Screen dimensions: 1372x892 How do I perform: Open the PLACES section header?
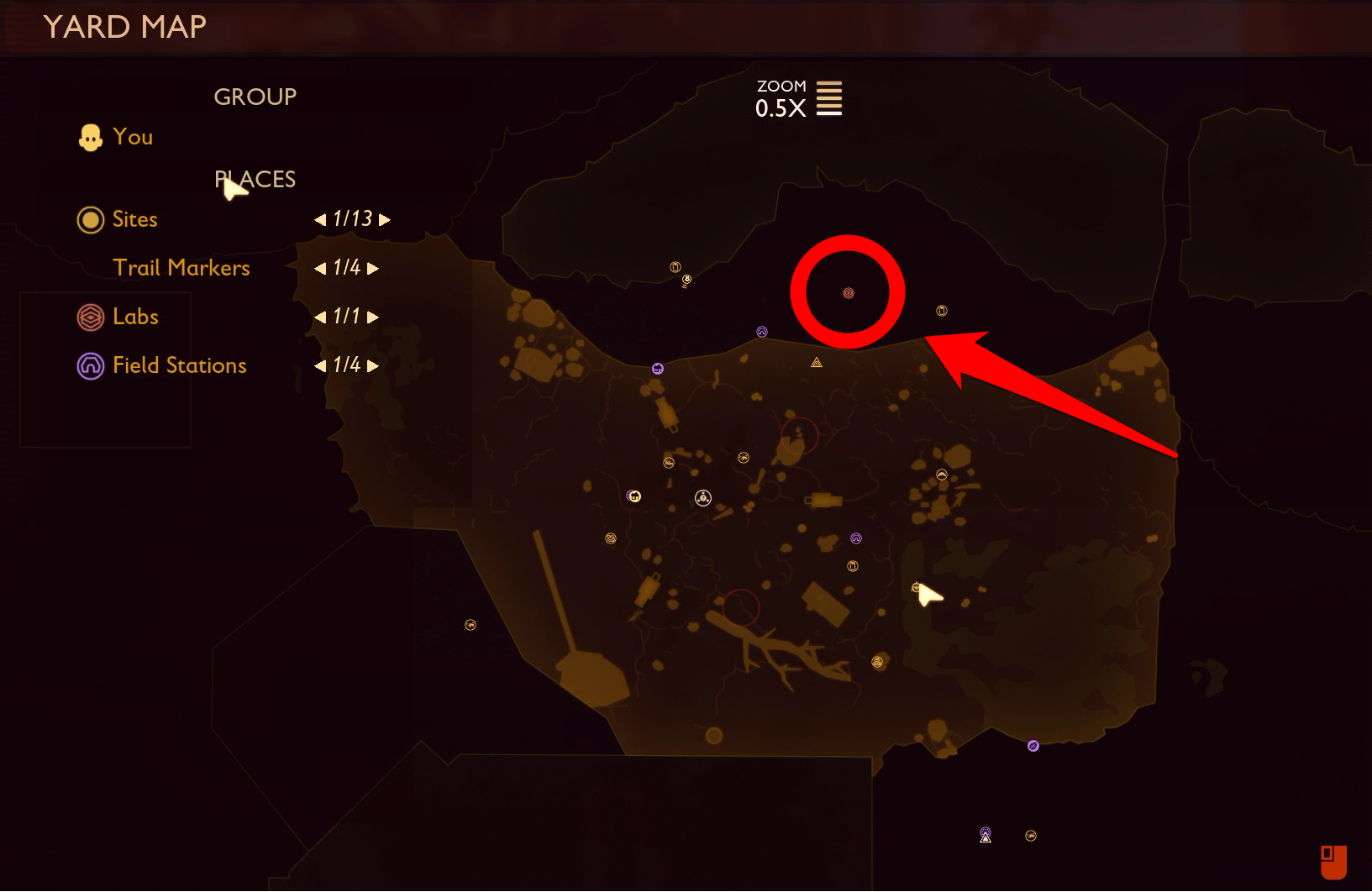(255, 179)
